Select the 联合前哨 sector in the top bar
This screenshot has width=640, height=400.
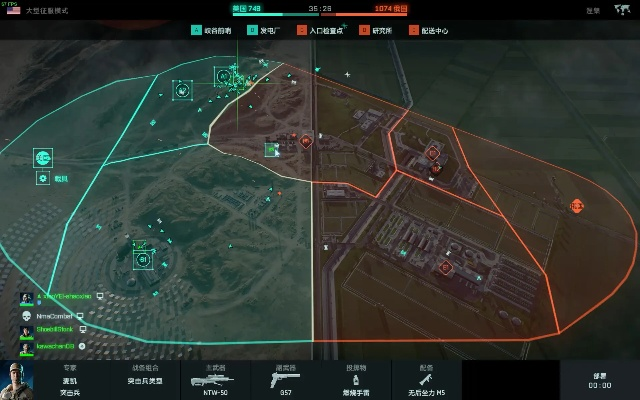[213, 30]
